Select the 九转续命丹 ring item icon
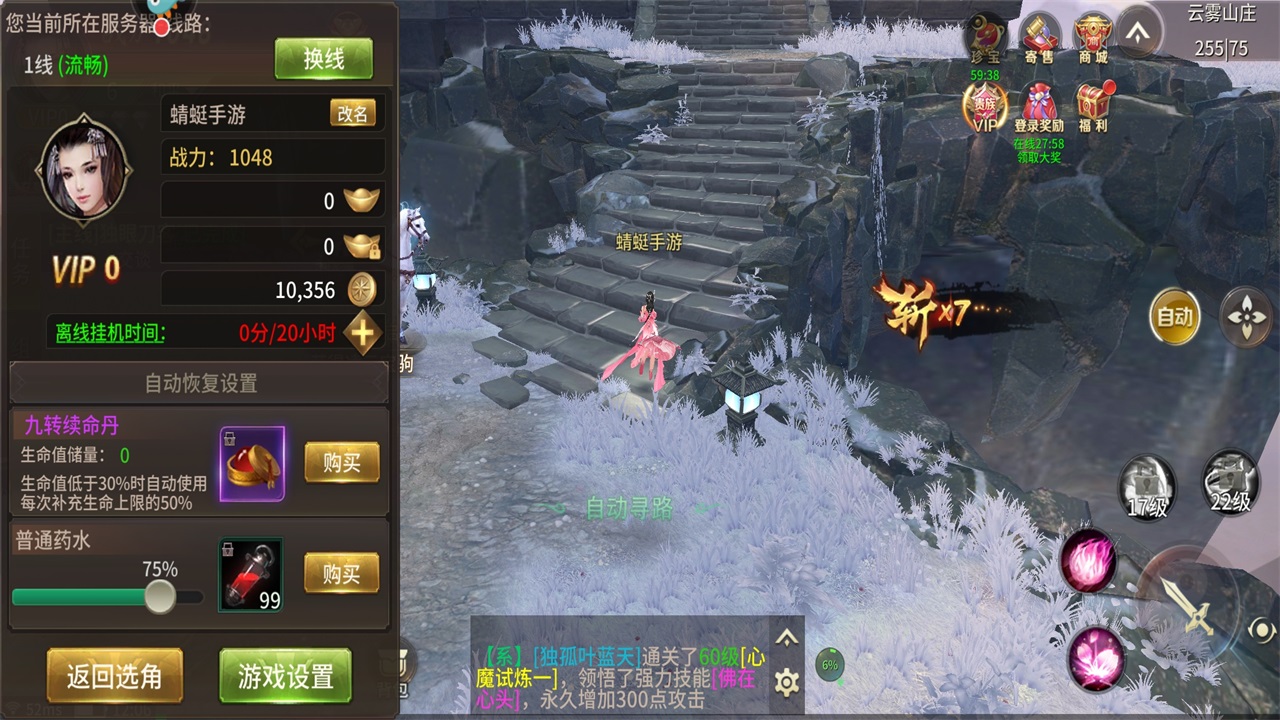Screen dimensions: 1280x720 click(x=252, y=463)
